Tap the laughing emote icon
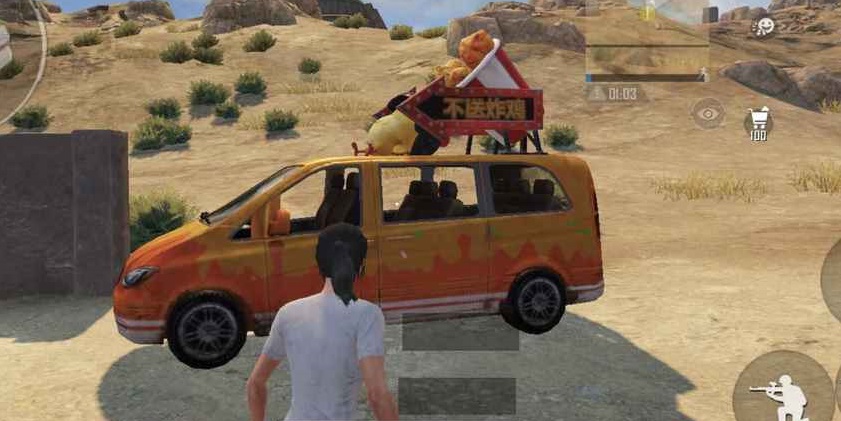This screenshot has height=421, width=841. (764, 26)
